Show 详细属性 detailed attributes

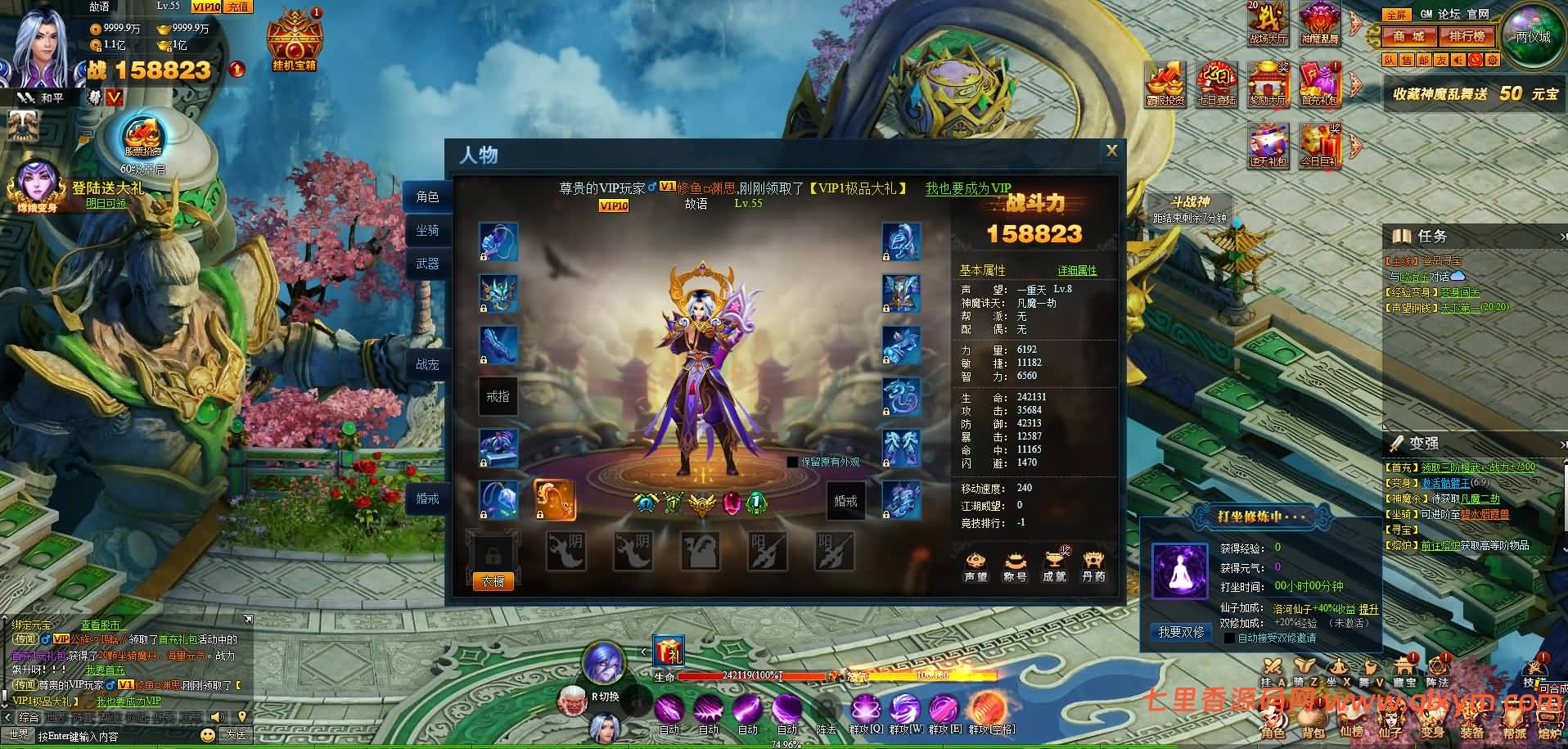pyautogui.click(x=1076, y=270)
